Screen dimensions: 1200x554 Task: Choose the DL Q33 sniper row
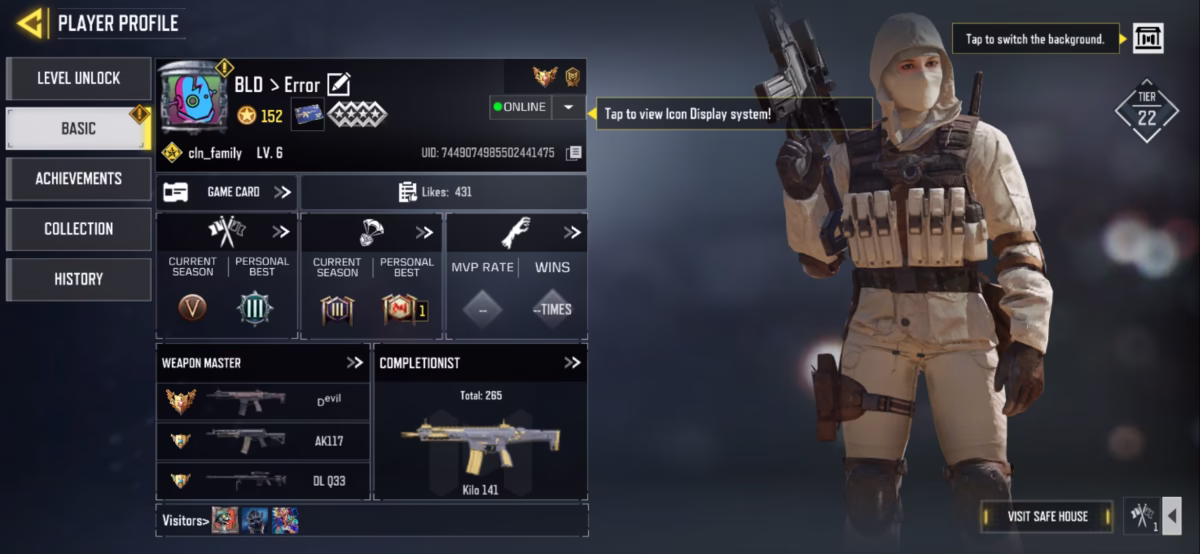coord(263,480)
